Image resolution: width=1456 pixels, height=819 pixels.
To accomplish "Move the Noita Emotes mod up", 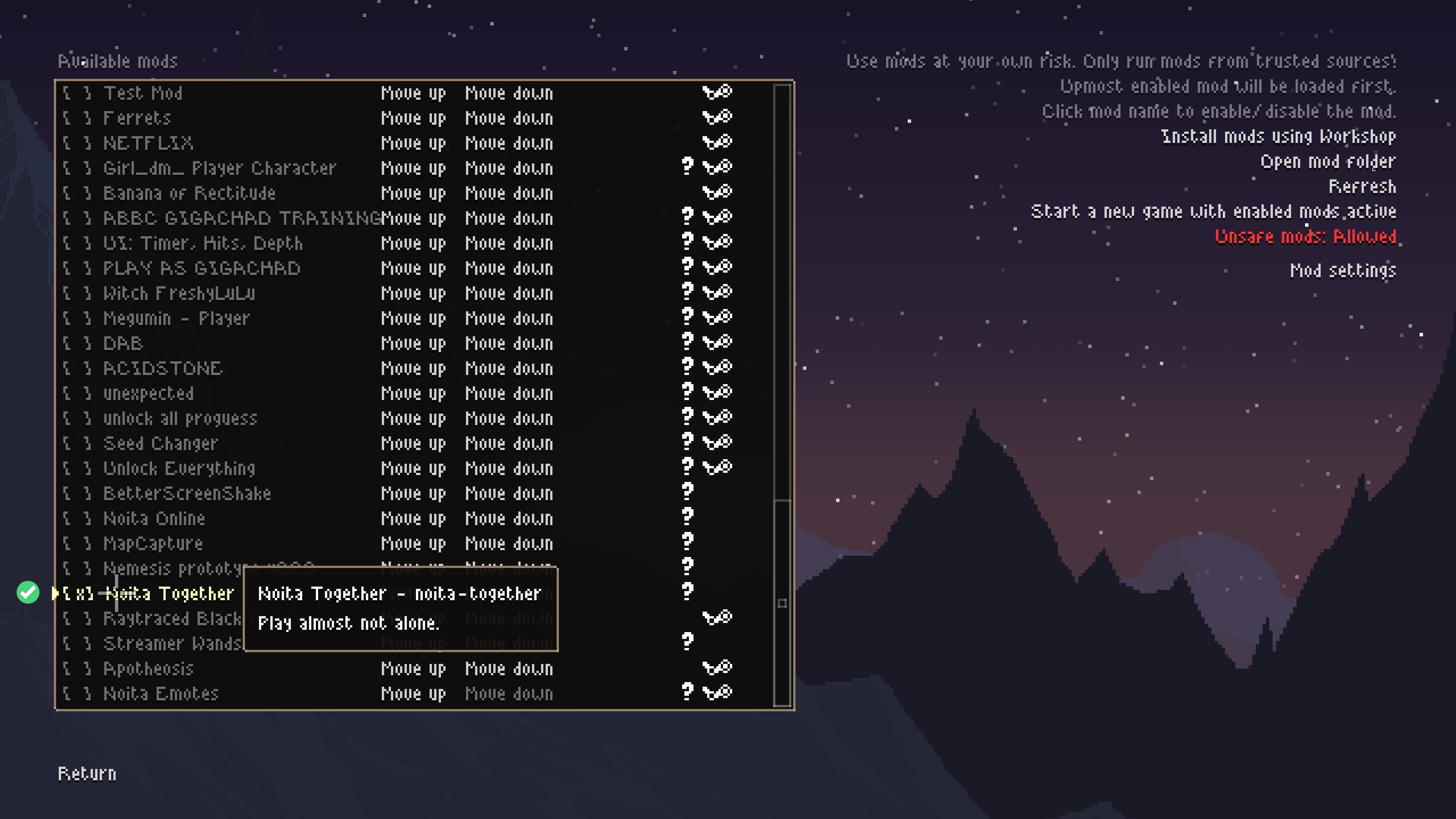I will pyautogui.click(x=413, y=694).
